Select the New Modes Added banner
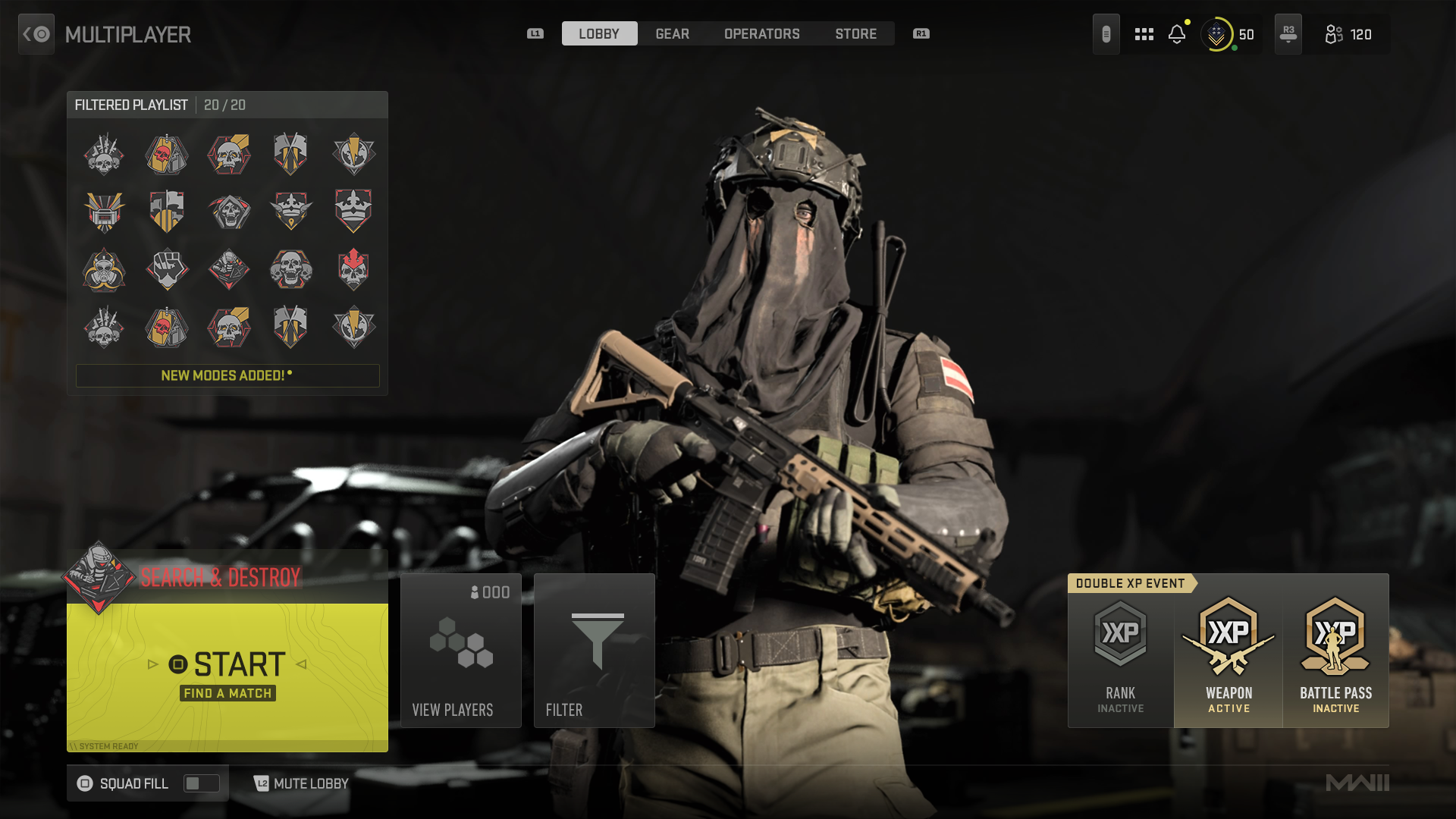The image size is (1456, 819). click(x=227, y=375)
